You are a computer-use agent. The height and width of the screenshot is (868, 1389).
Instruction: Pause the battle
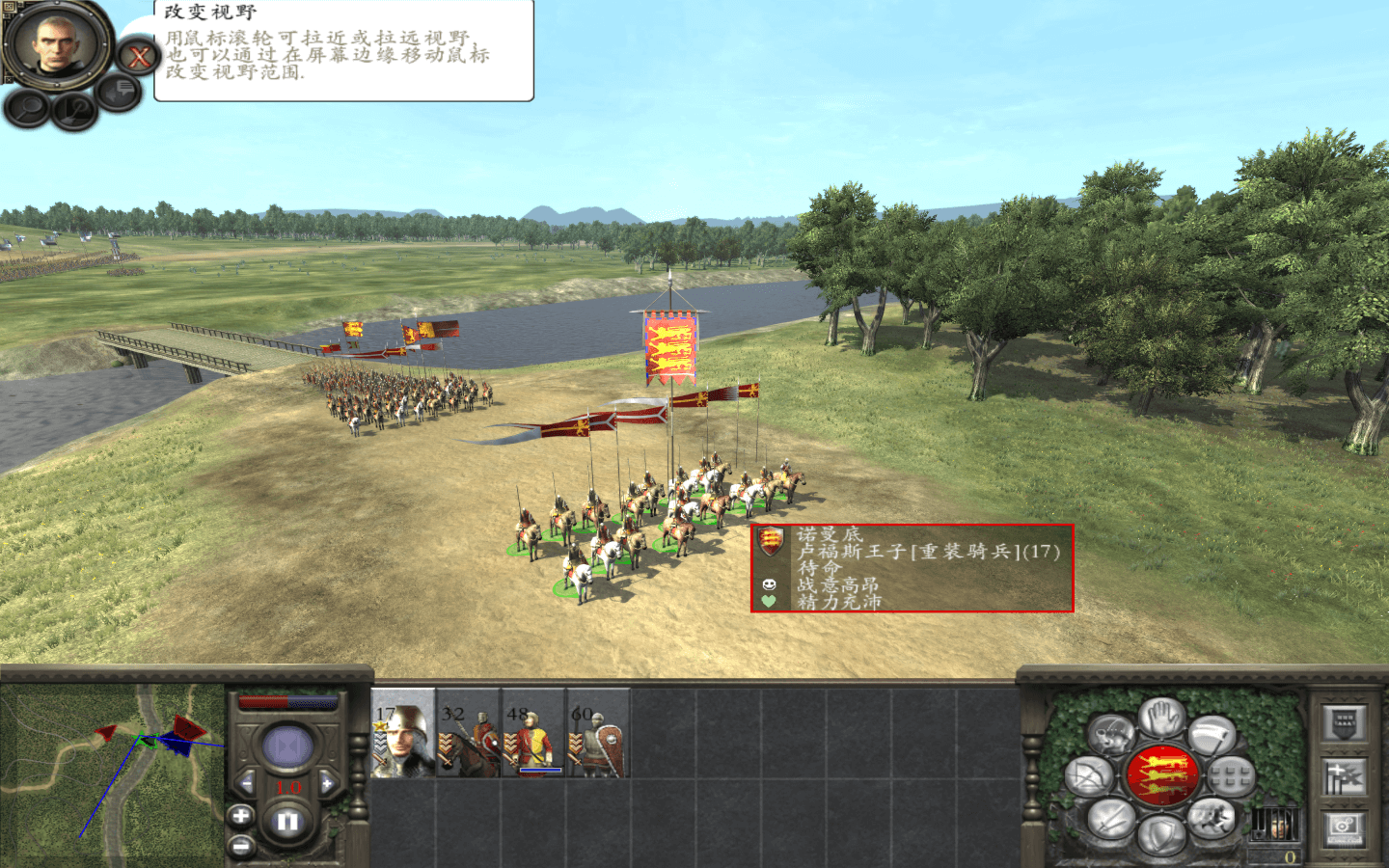point(287,823)
